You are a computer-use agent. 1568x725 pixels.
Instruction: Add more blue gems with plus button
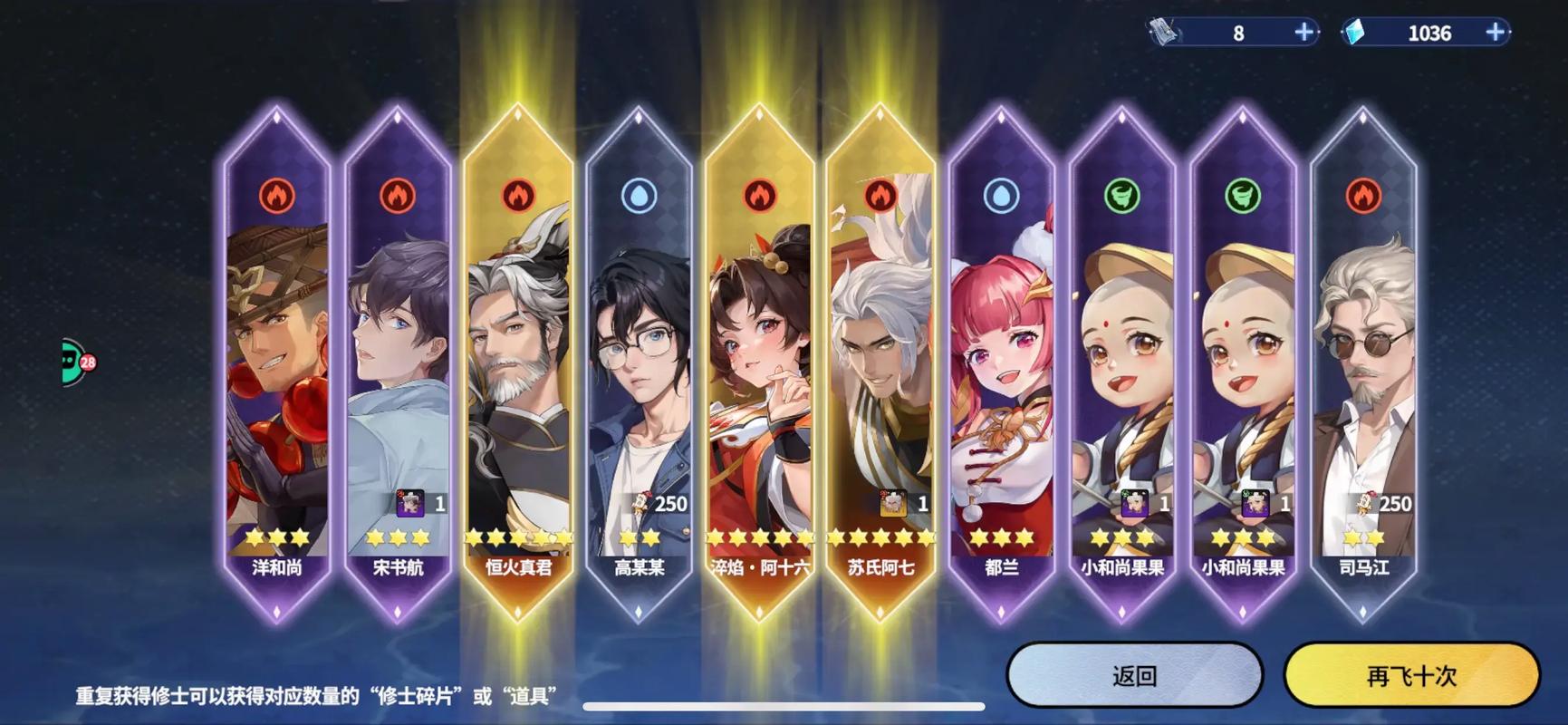[1496, 33]
